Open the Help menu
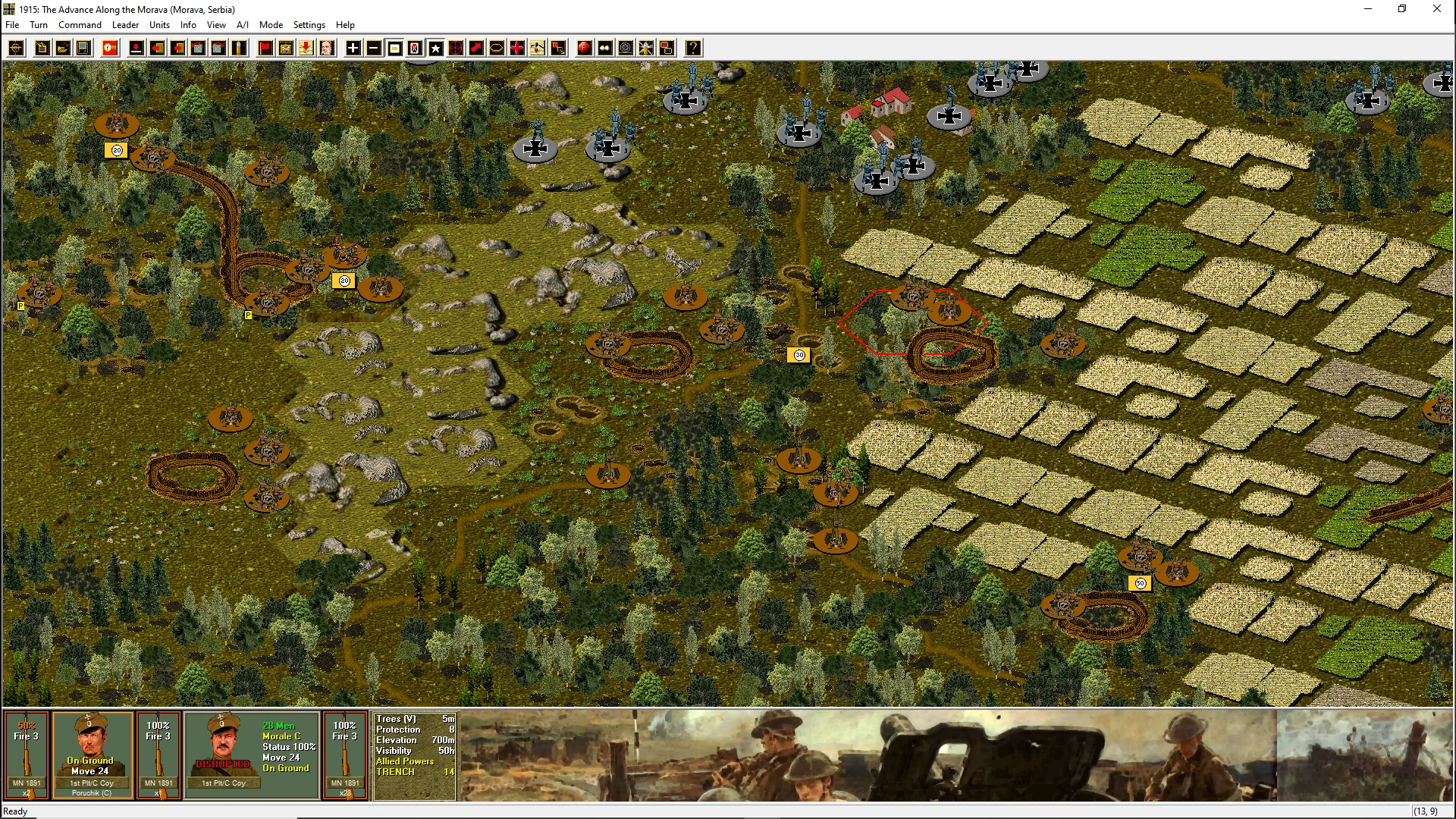 point(345,25)
